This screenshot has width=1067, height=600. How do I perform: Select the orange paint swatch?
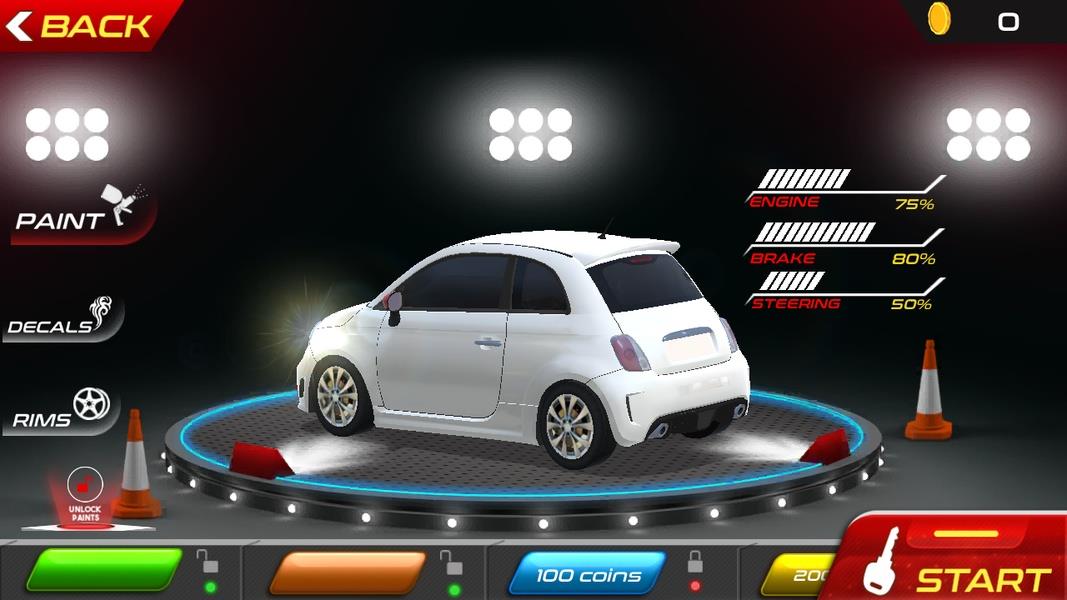(347, 572)
